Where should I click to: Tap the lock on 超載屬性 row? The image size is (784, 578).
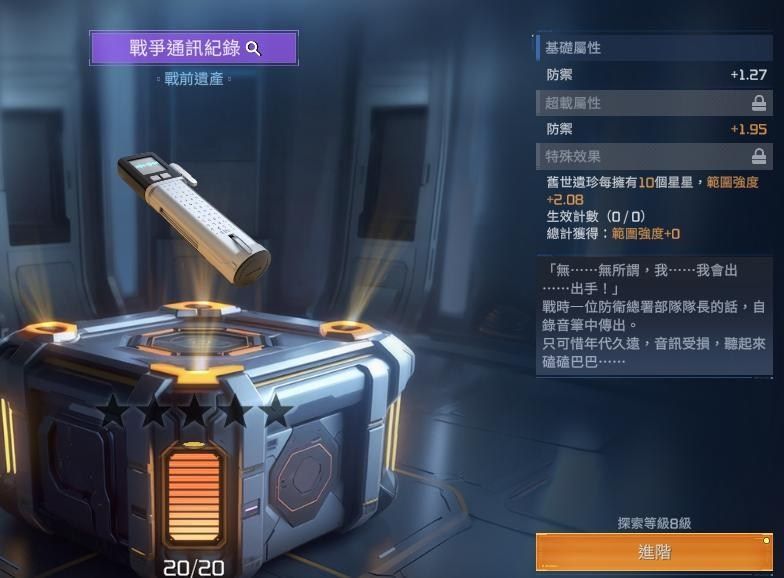[x=759, y=103]
